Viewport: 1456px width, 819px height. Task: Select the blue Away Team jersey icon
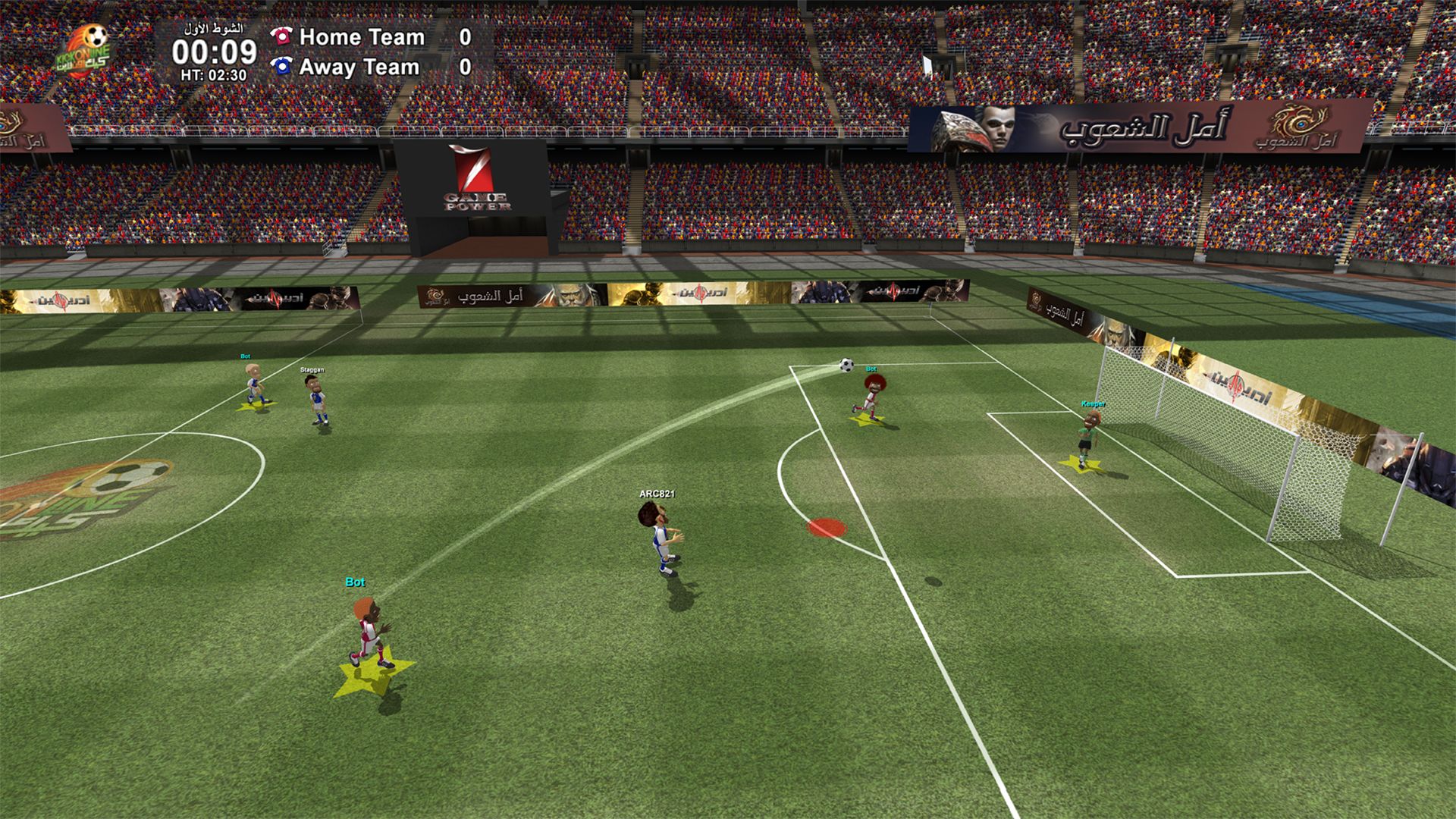pos(281,67)
